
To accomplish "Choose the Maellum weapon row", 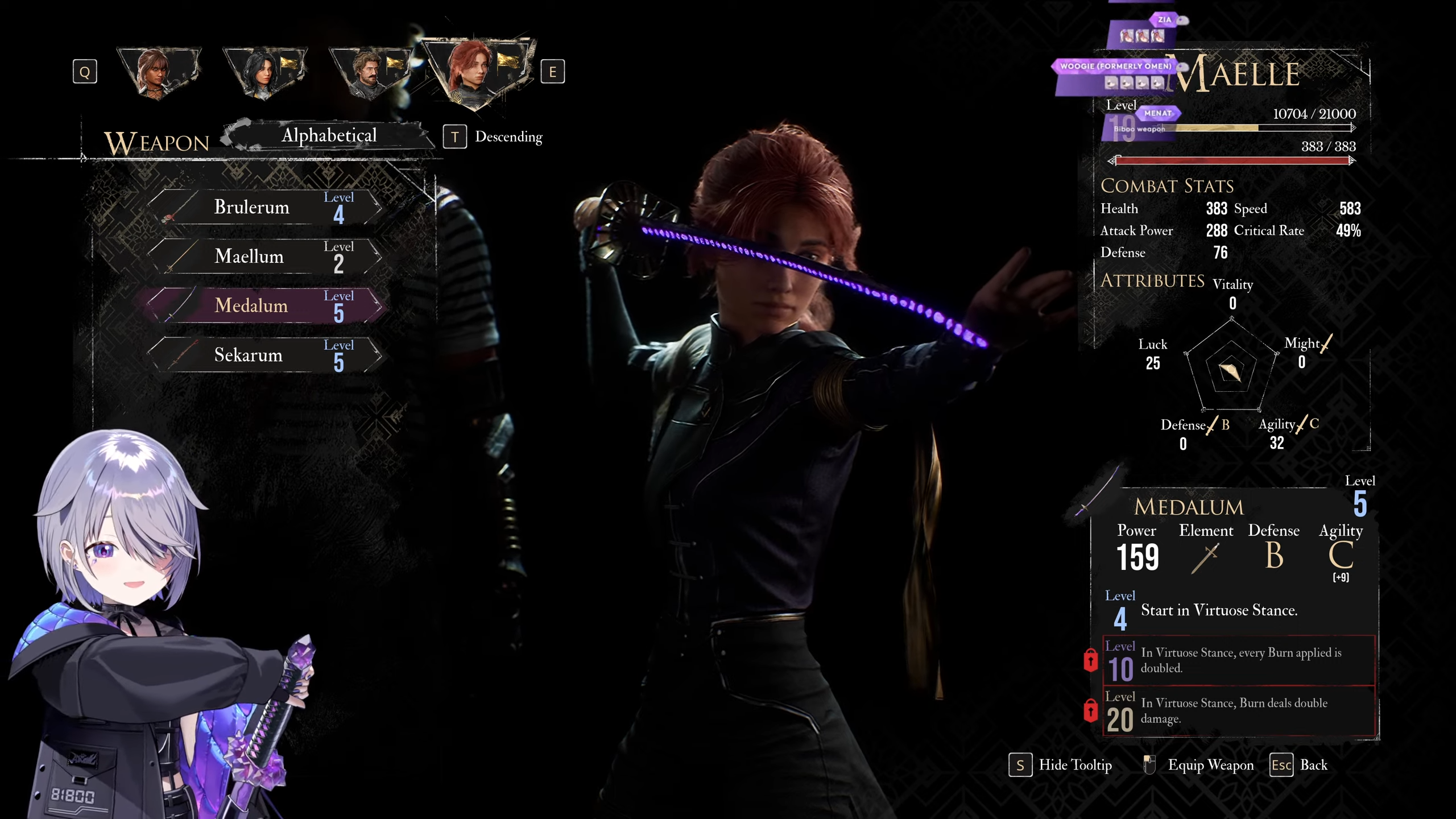I will pos(264,257).
